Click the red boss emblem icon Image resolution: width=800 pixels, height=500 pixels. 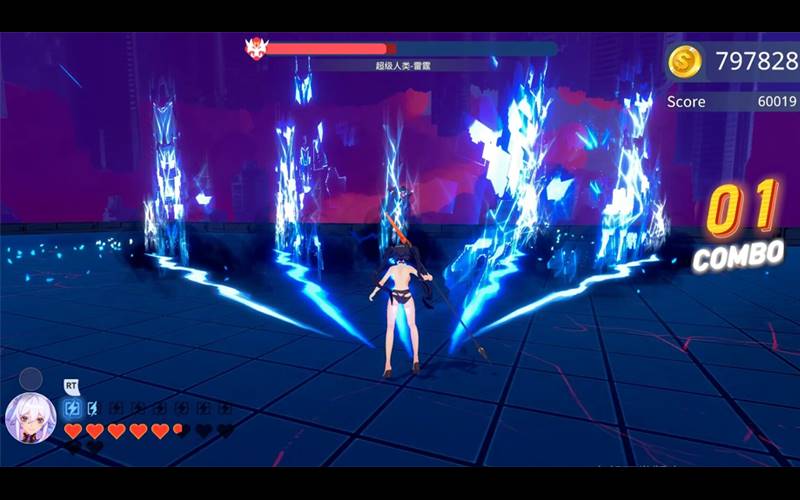[x=254, y=48]
